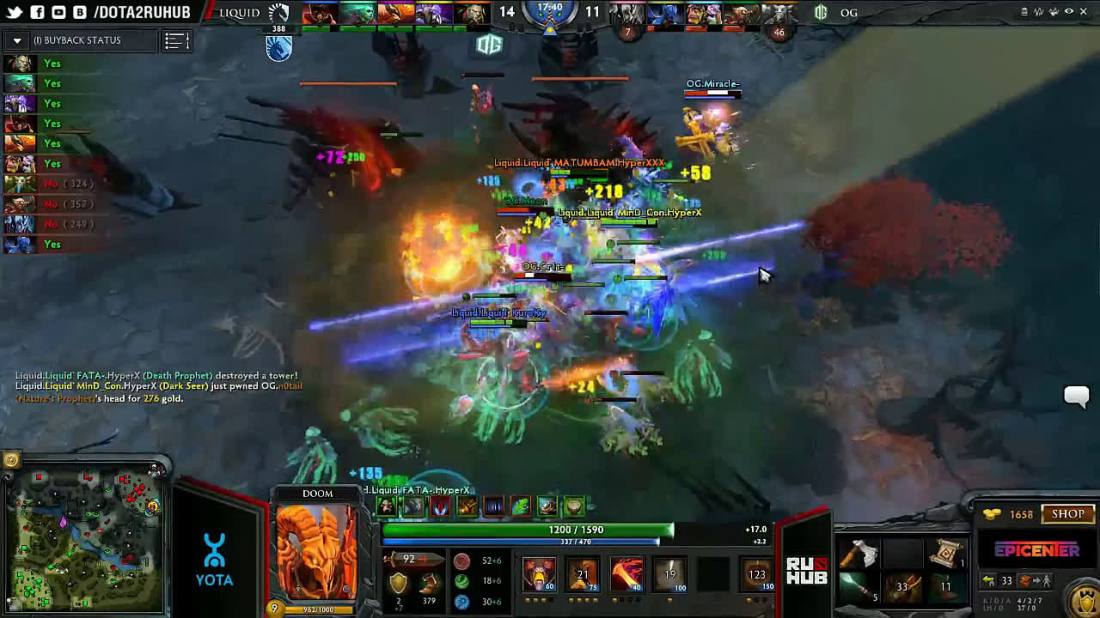Cast the ability showing cooldown 21
The image size is (1100, 618).
click(583, 574)
